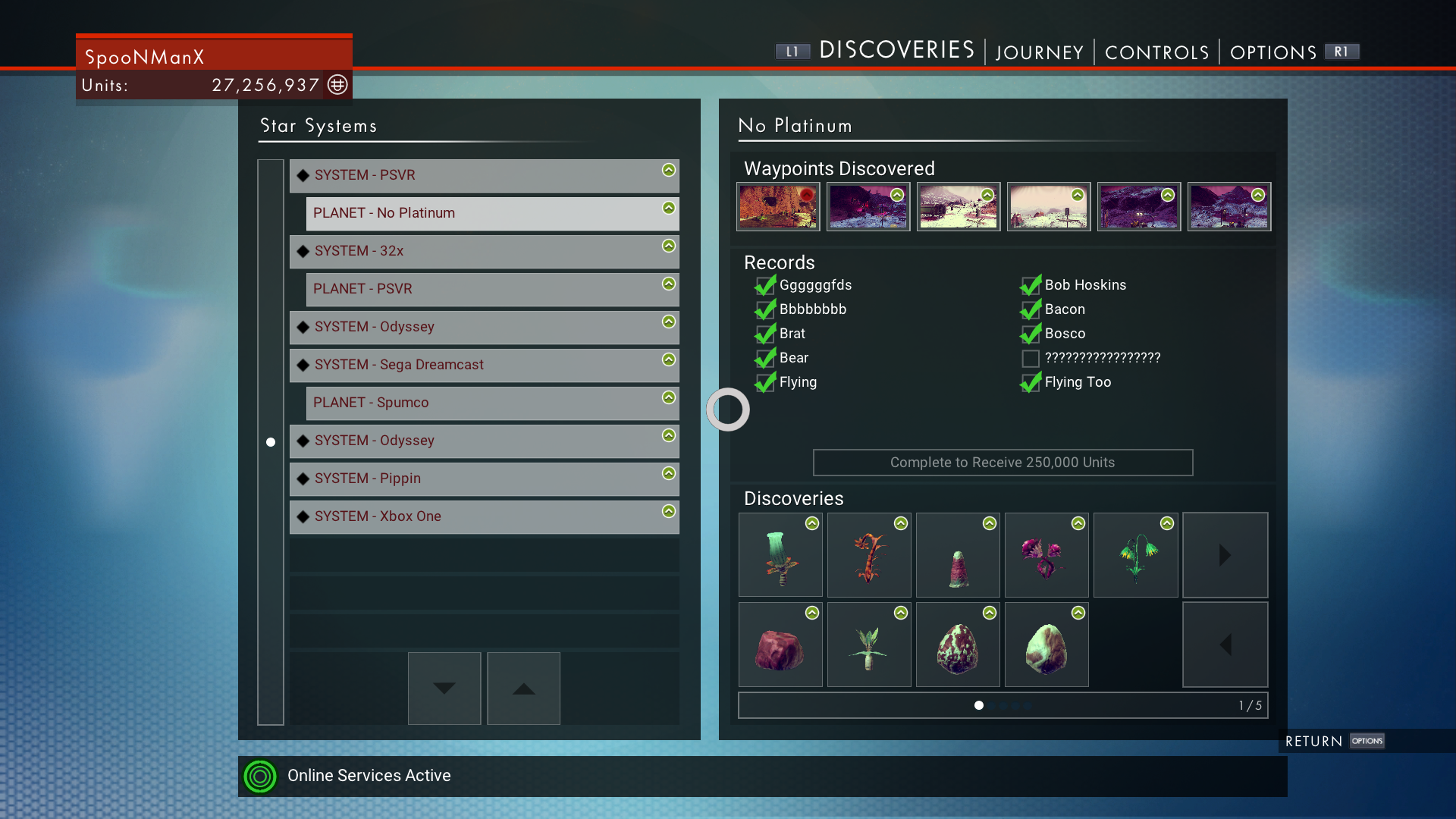Select SYSTEM - Pippin row
Image resolution: width=1456 pixels, height=819 pixels.
coord(484,479)
